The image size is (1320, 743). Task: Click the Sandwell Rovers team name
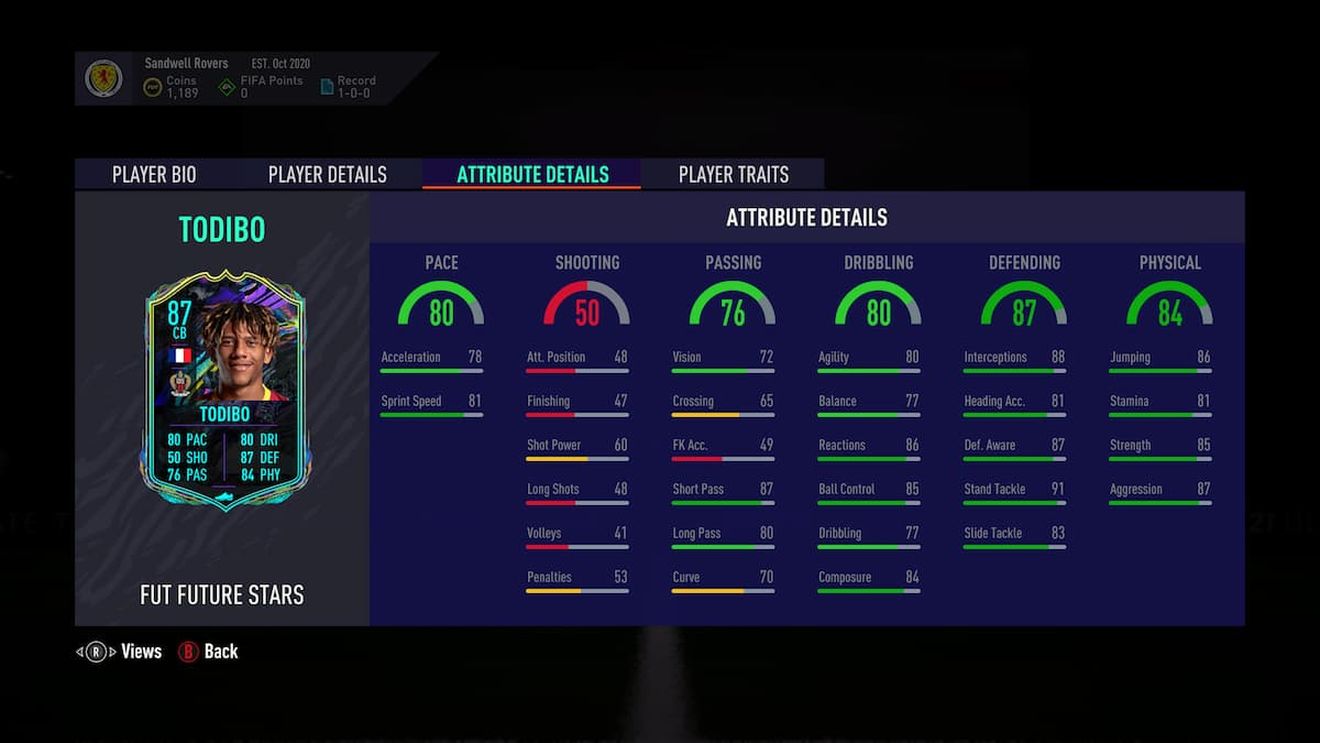(186, 62)
